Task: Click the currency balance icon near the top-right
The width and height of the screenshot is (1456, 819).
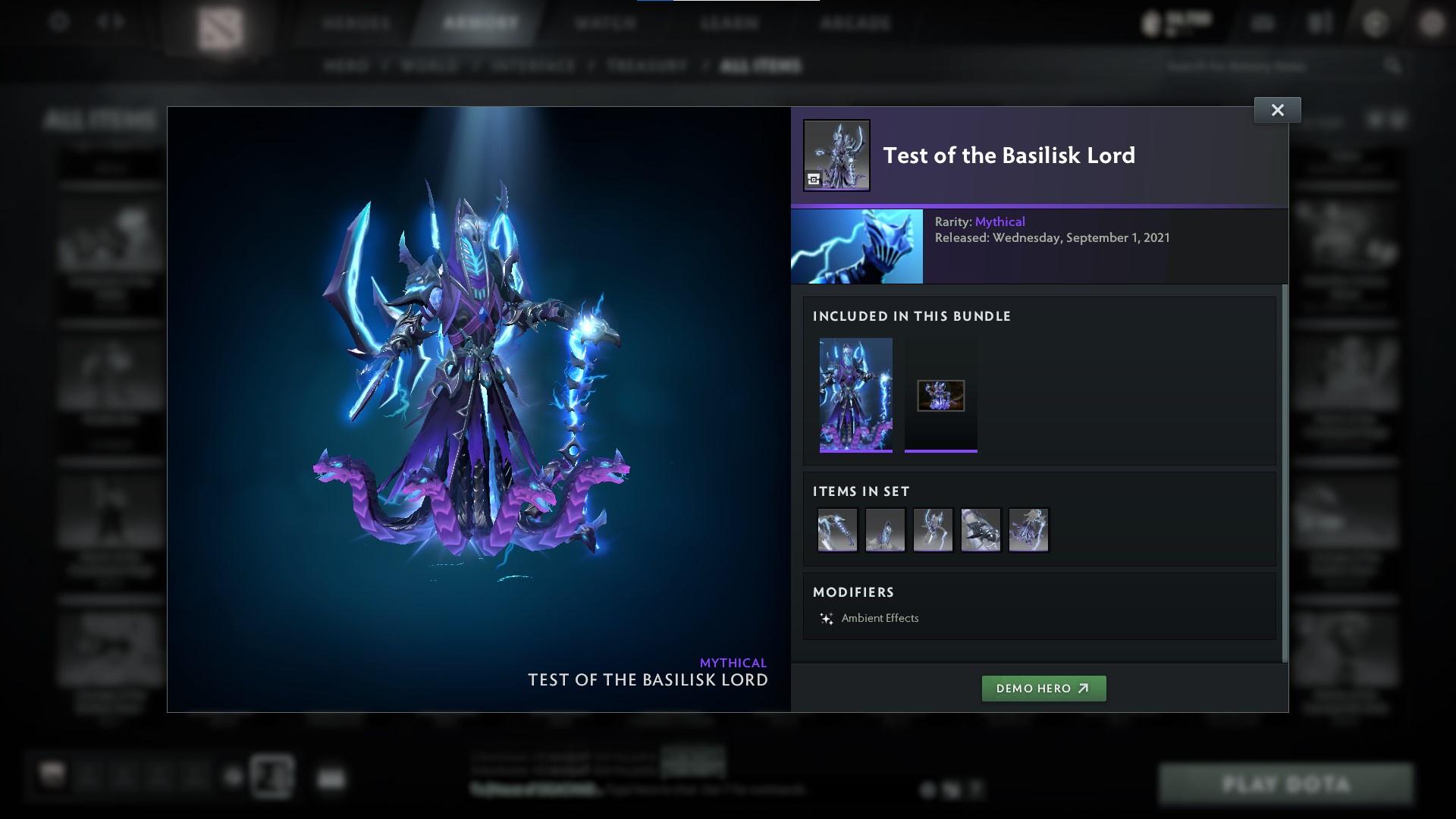Action: coord(1152,22)
